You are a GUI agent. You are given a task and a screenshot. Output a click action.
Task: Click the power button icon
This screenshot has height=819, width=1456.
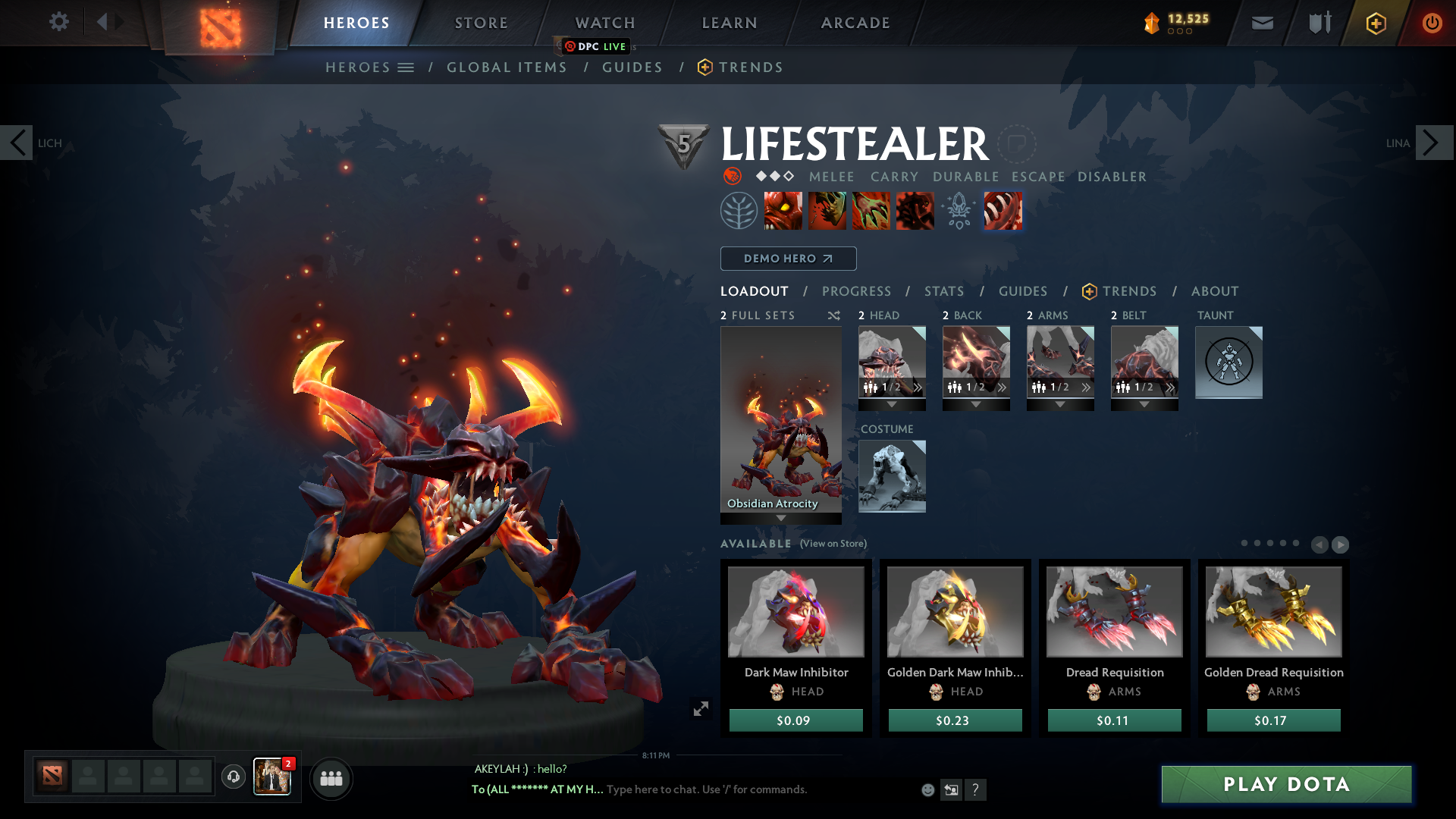pos(1432,23)
